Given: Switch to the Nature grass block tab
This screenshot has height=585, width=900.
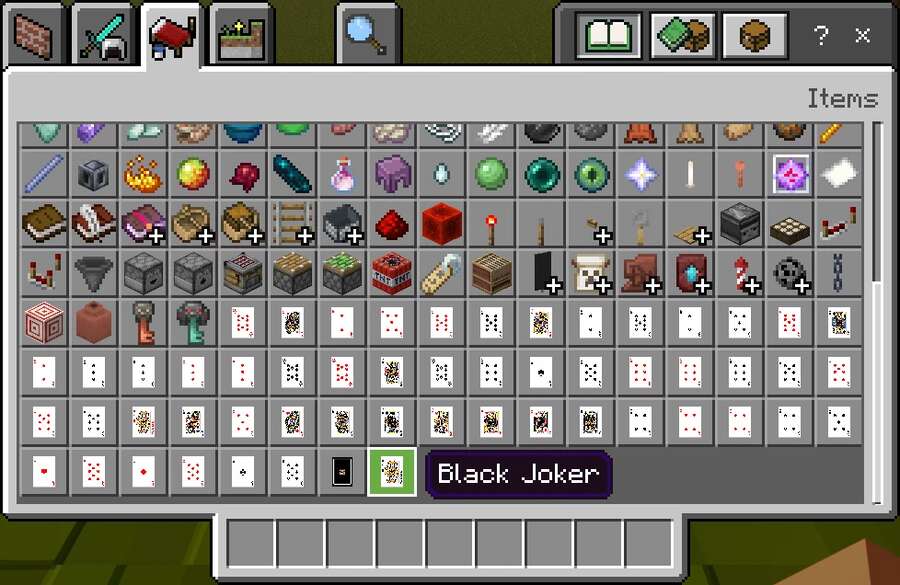Looking at the screenshot, I should coord(240,38).
